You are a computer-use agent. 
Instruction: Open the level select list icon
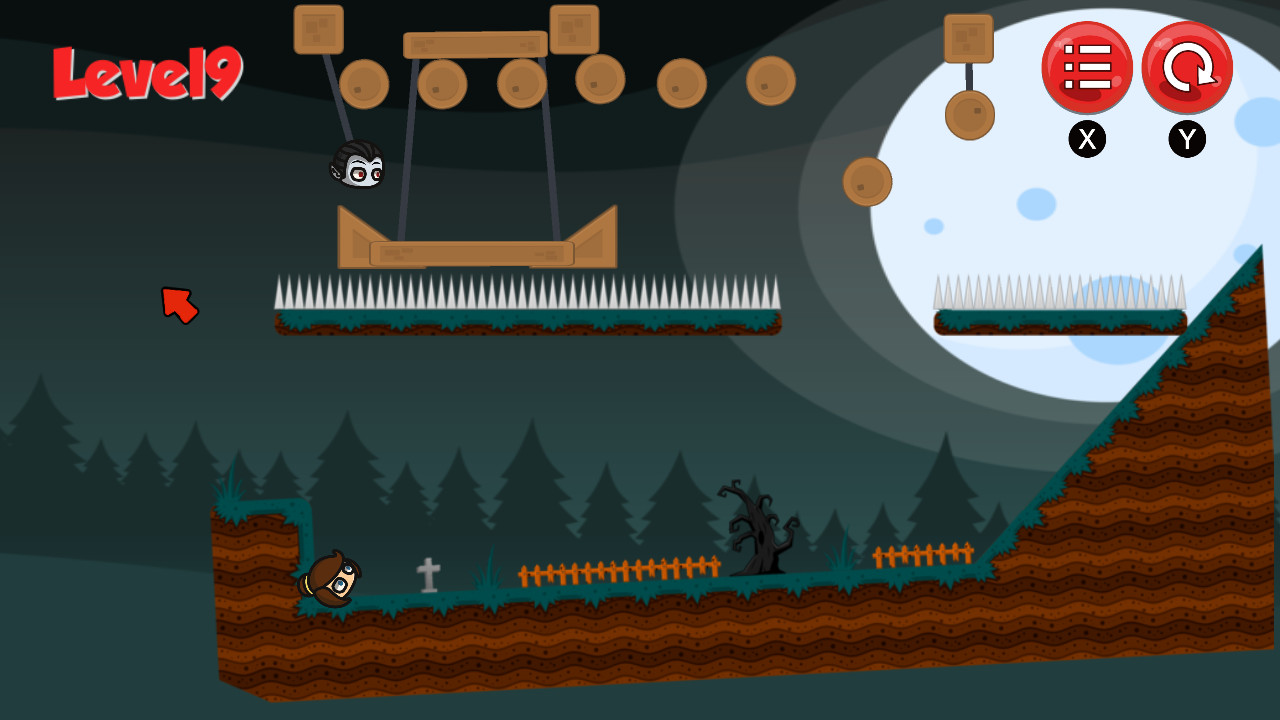pos(1088,67)
